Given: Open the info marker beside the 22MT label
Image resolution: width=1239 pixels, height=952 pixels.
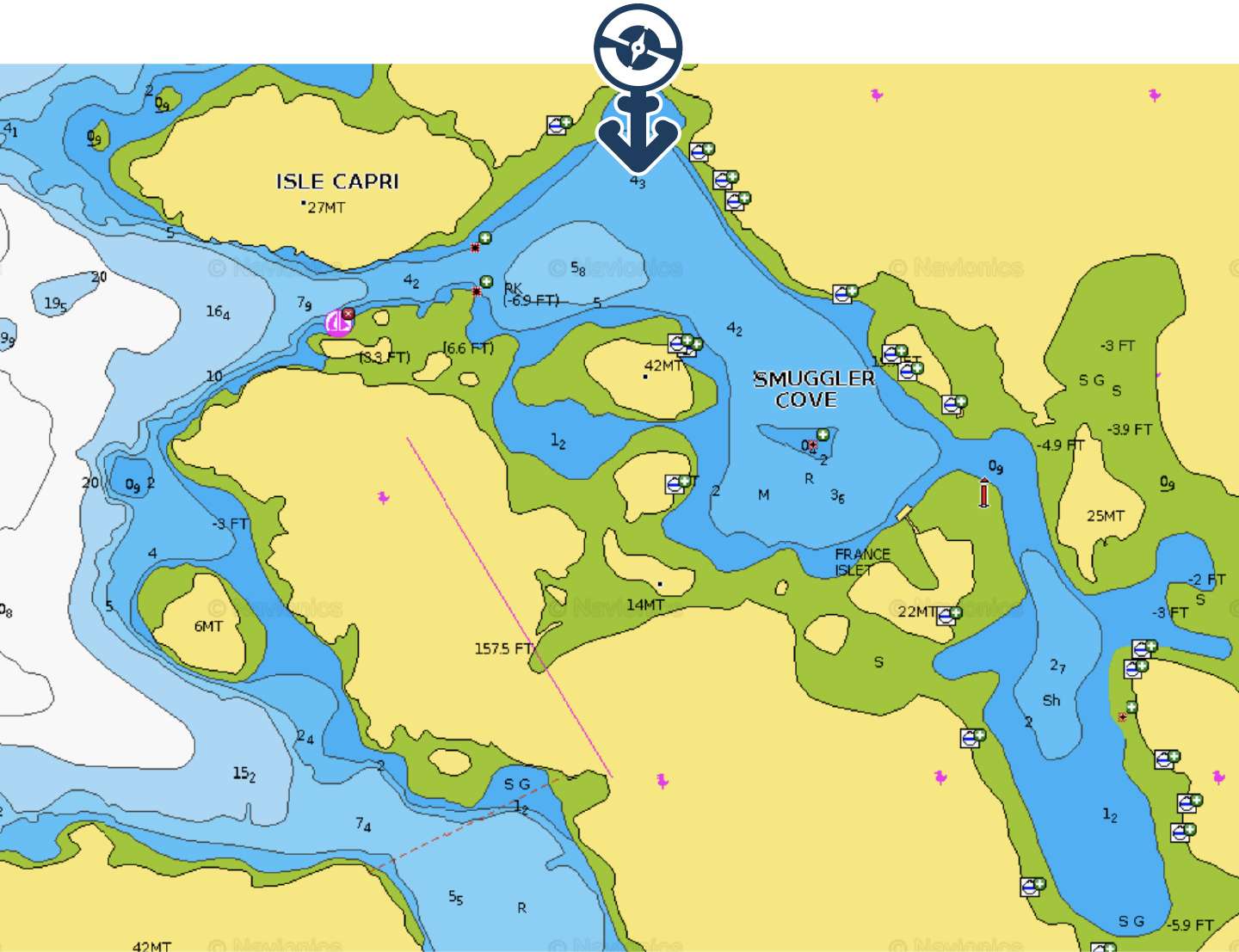Looking at the screenshot, I should coord(948,615).
